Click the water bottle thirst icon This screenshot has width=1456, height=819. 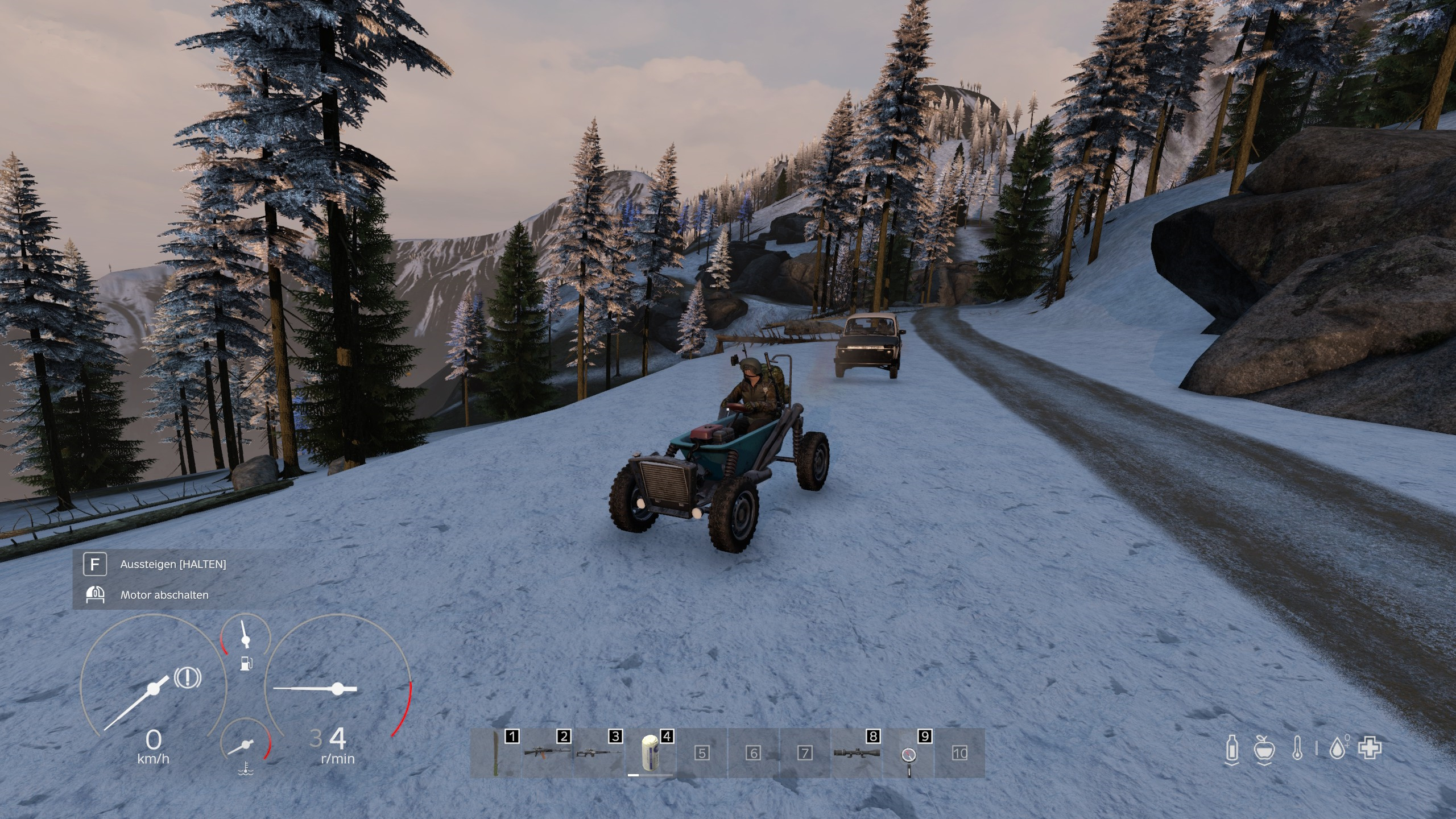click(1231, 748)
